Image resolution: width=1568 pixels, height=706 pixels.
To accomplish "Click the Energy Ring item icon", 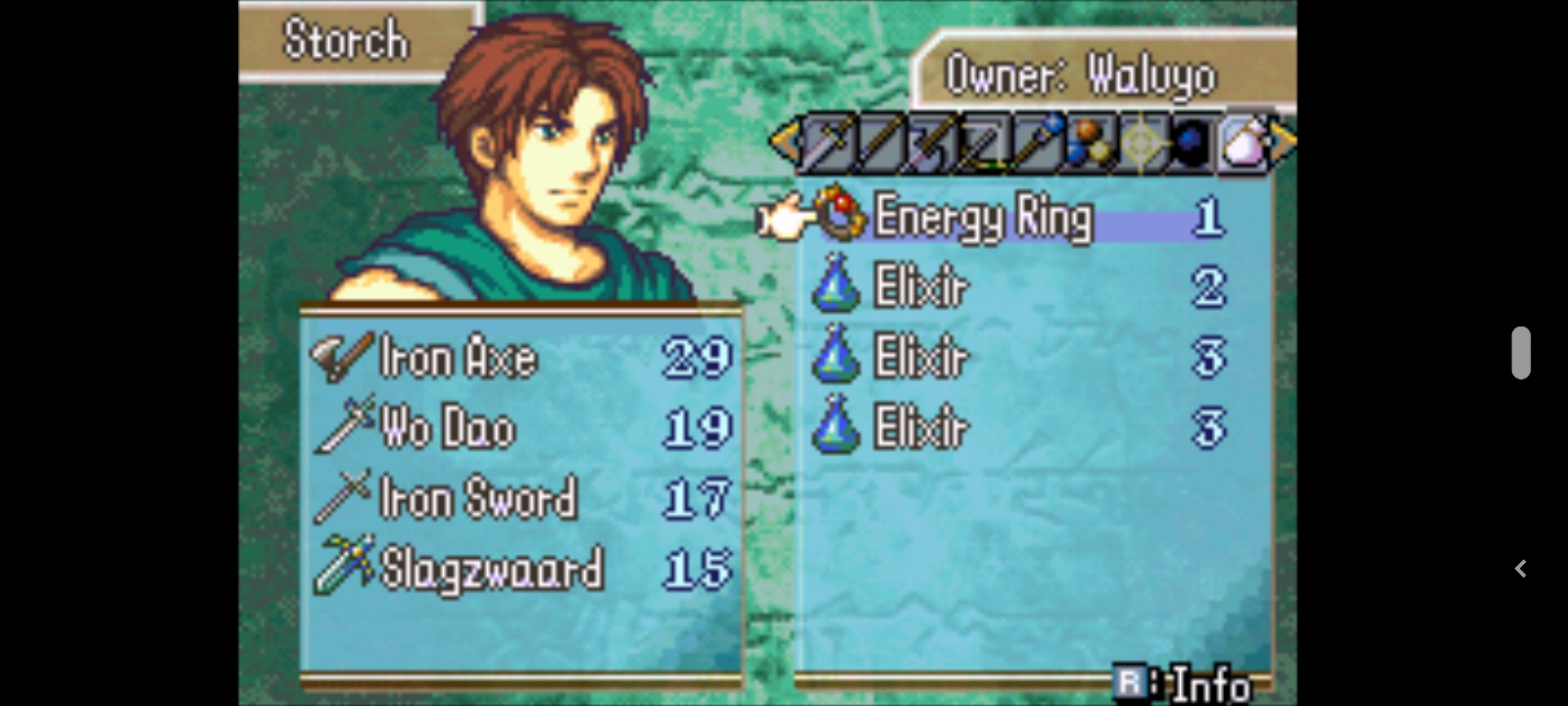I will point(839,218).
